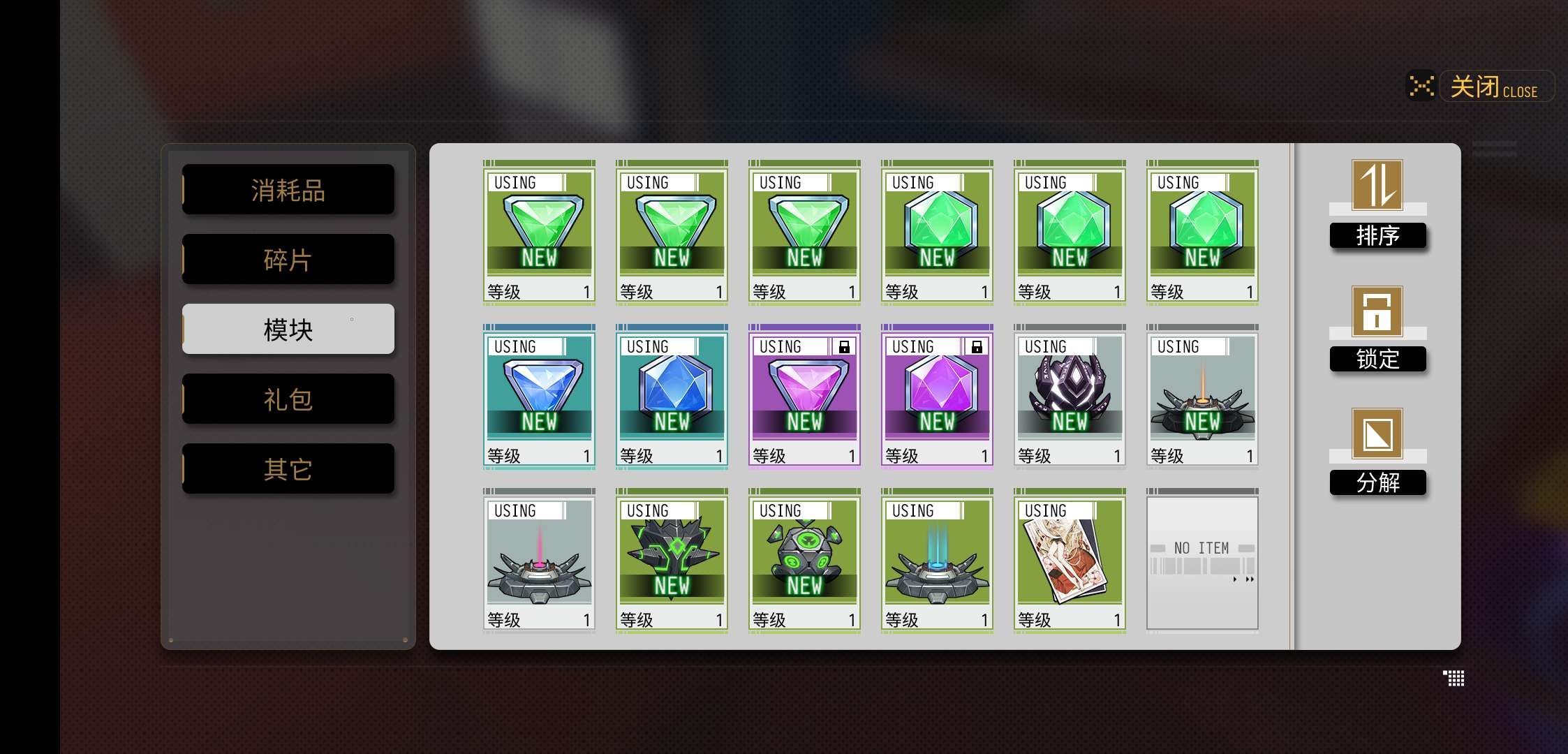Select the green spherical robot module
Image resolution: width=1568 pixels, height=754 pixels.
804,560
